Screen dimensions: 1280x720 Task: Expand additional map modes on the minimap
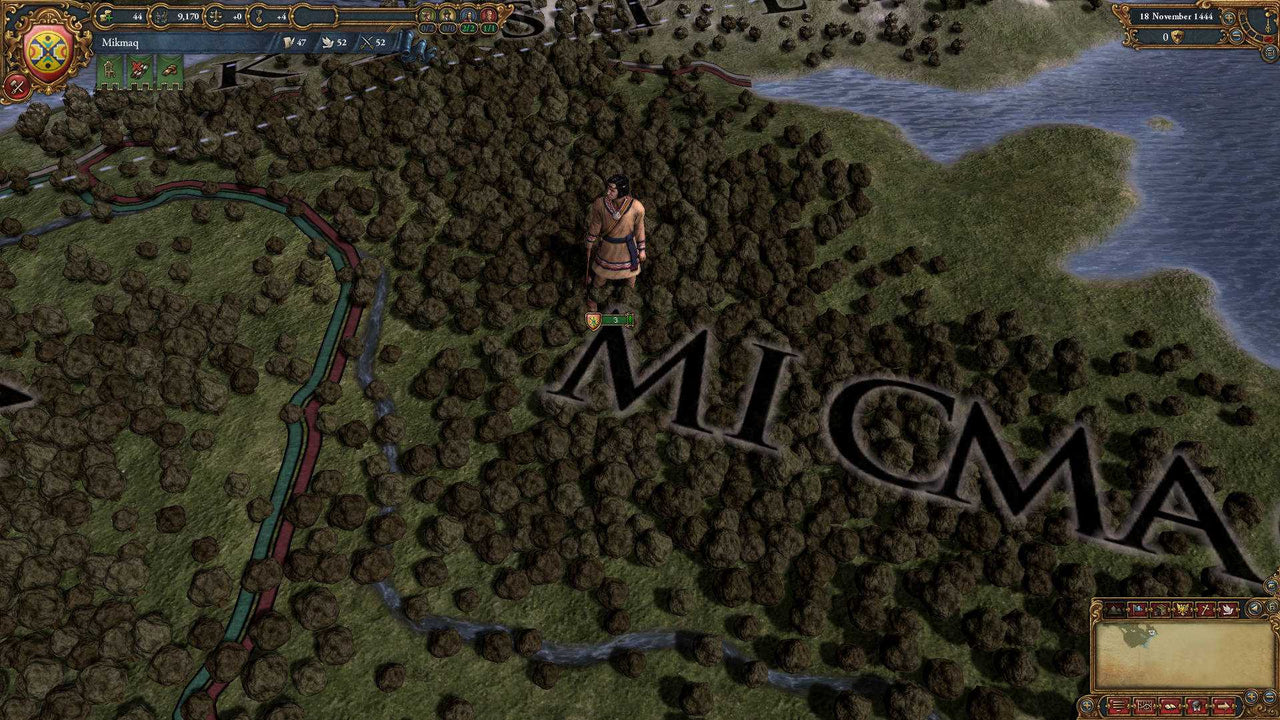[1255, 607]
